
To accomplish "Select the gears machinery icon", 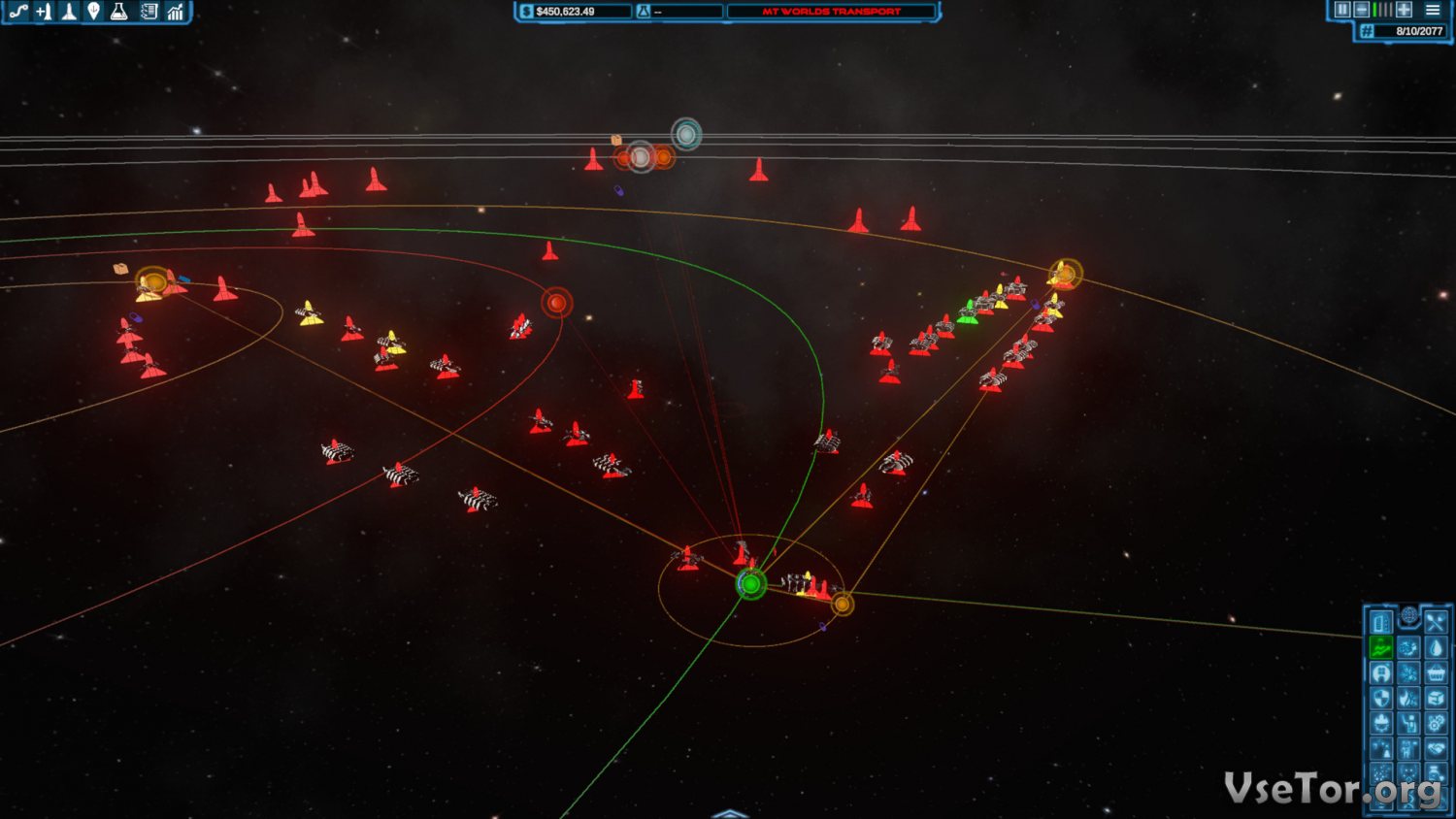I will click(x=1436, y=723).
